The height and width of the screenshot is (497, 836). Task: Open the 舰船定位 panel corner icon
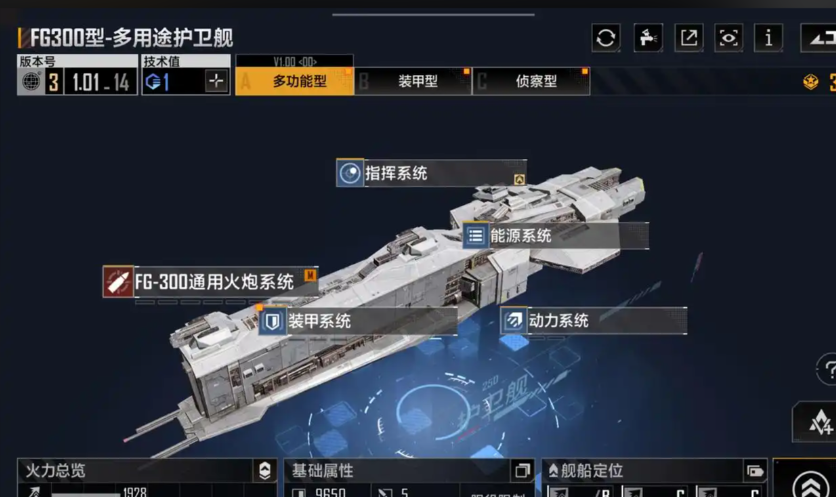754,471
